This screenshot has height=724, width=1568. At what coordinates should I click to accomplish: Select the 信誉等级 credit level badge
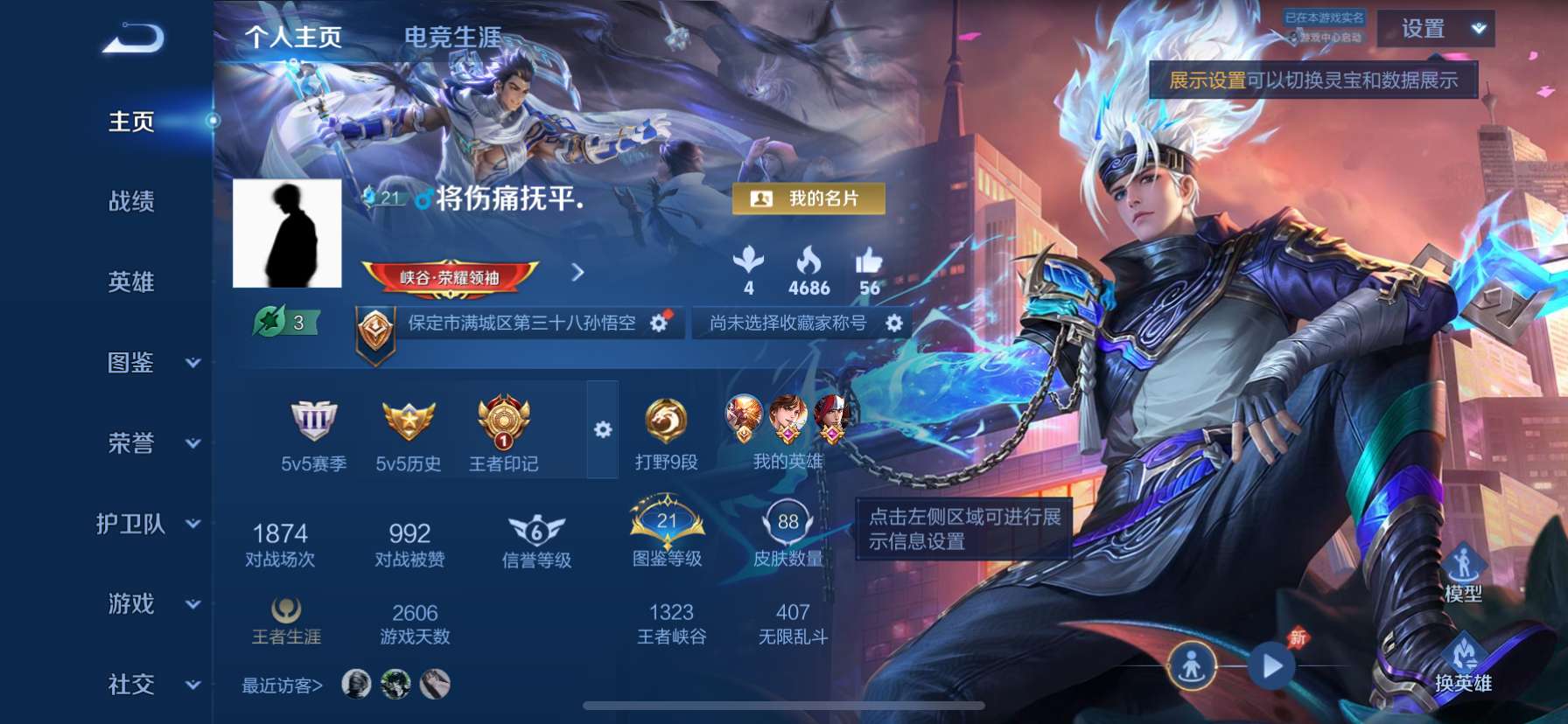point(537,529)
